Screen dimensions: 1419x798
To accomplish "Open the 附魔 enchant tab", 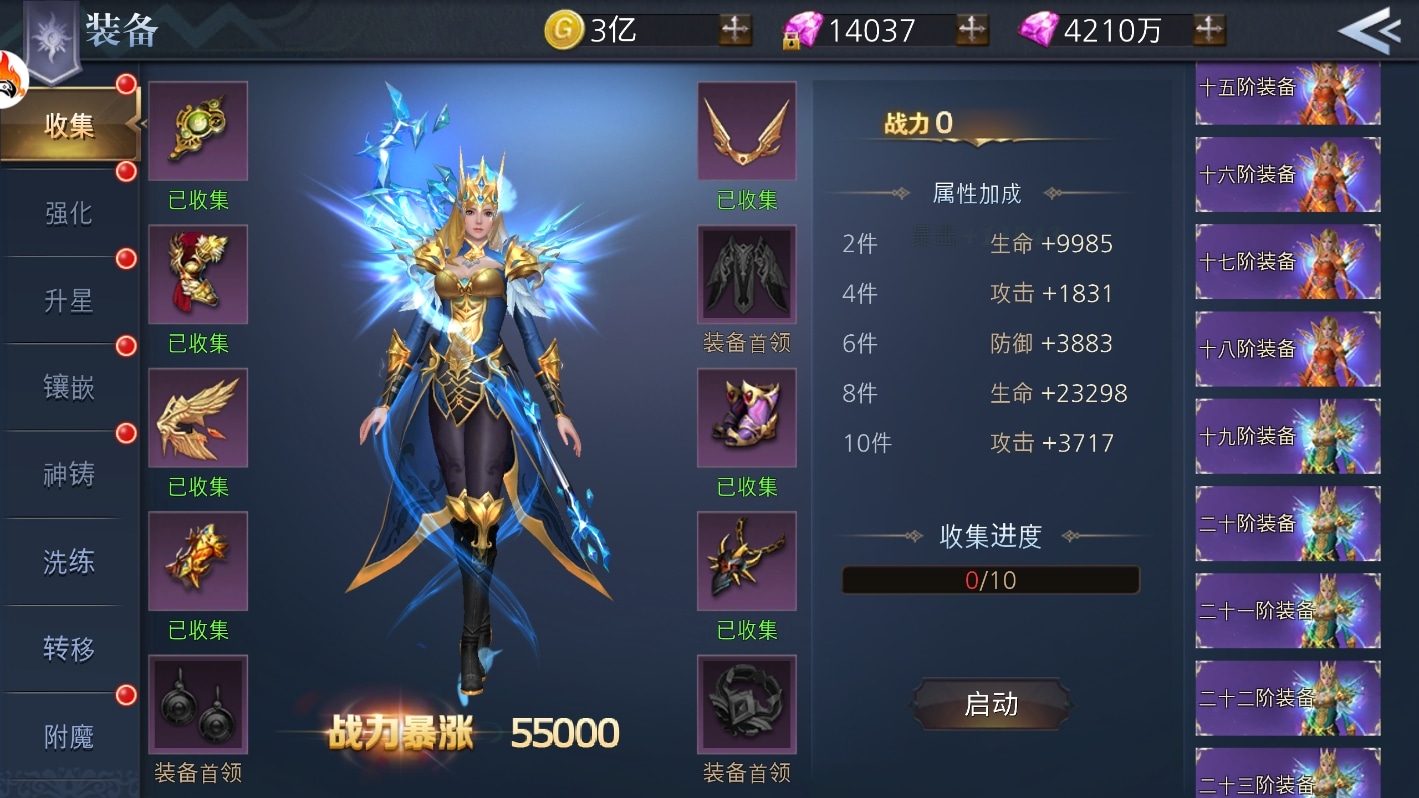I will [70, 735].
